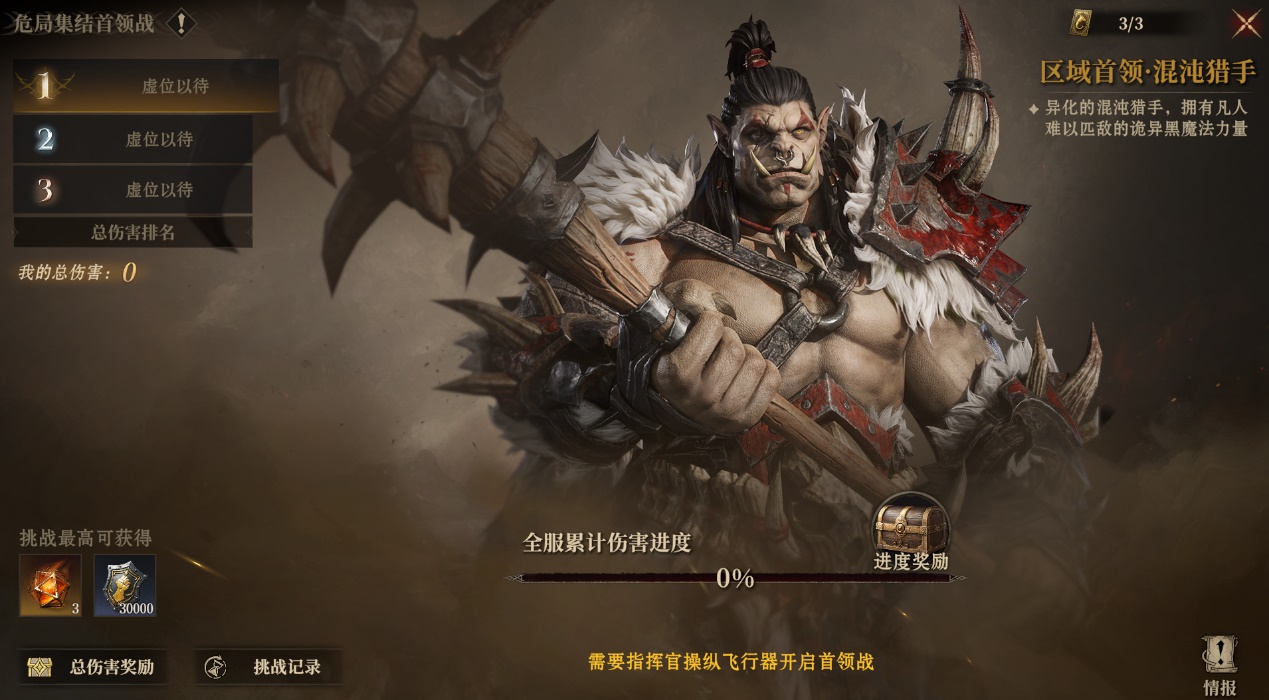Inspect the shield emblem 30000 reward
1269x700 pixels.
click(125, 585)
